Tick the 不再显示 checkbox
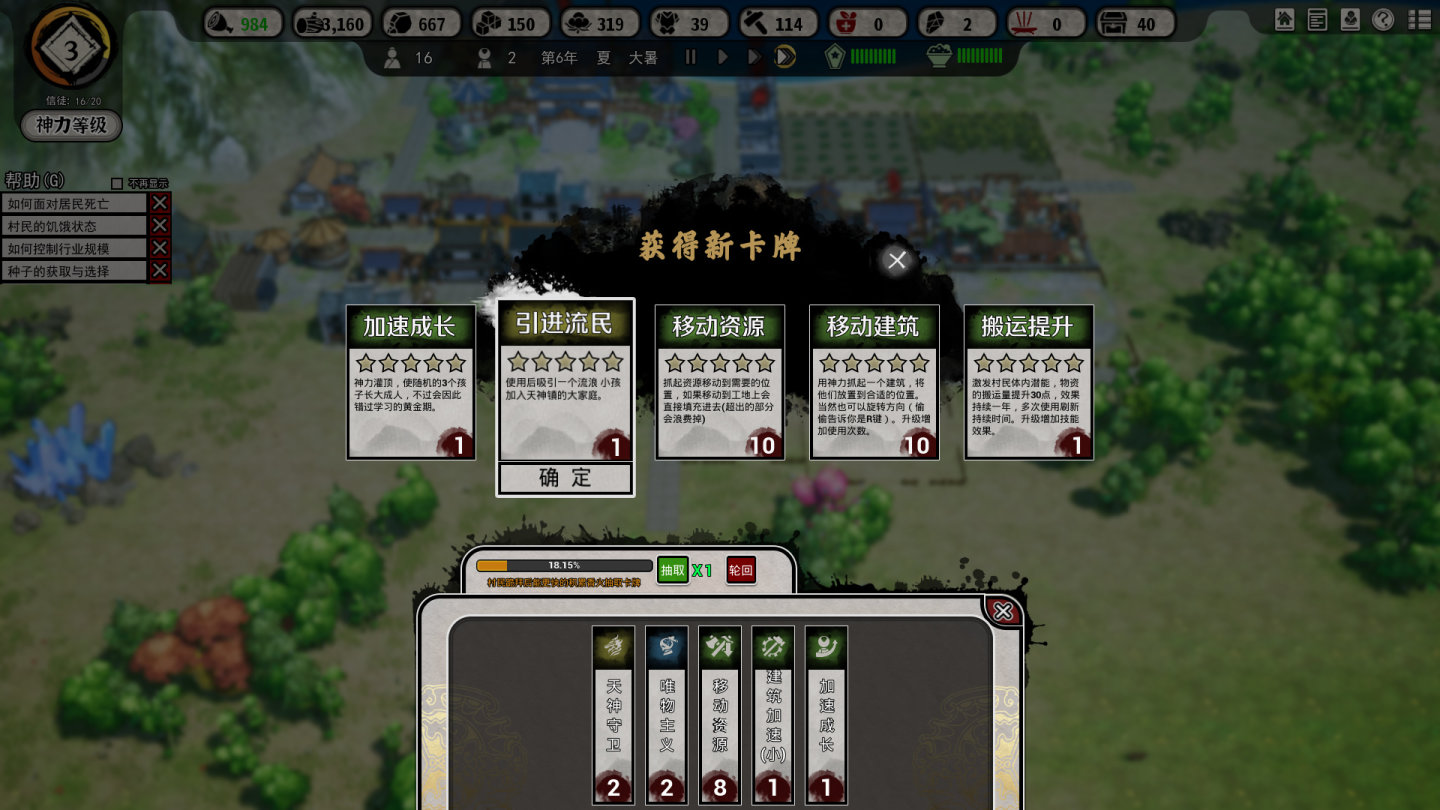Image resolution: width=1440 pixels, height=810 pixels. pyautogui.click(x=117, y=184)
